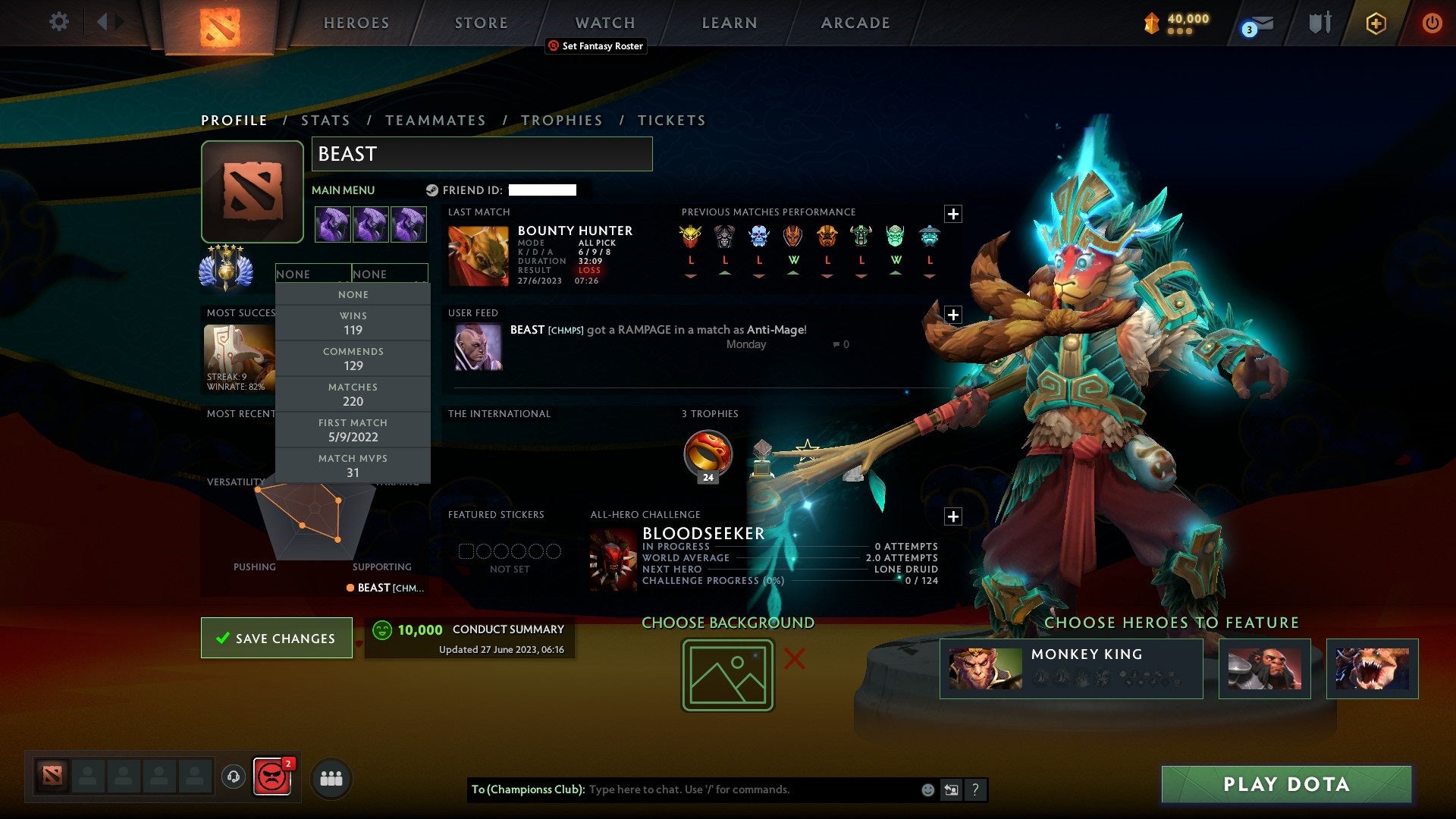Open the angry emoticon with 2 notifications
Screen dimensions: 1456x819
pyautogui.click(x=273, y=777)
